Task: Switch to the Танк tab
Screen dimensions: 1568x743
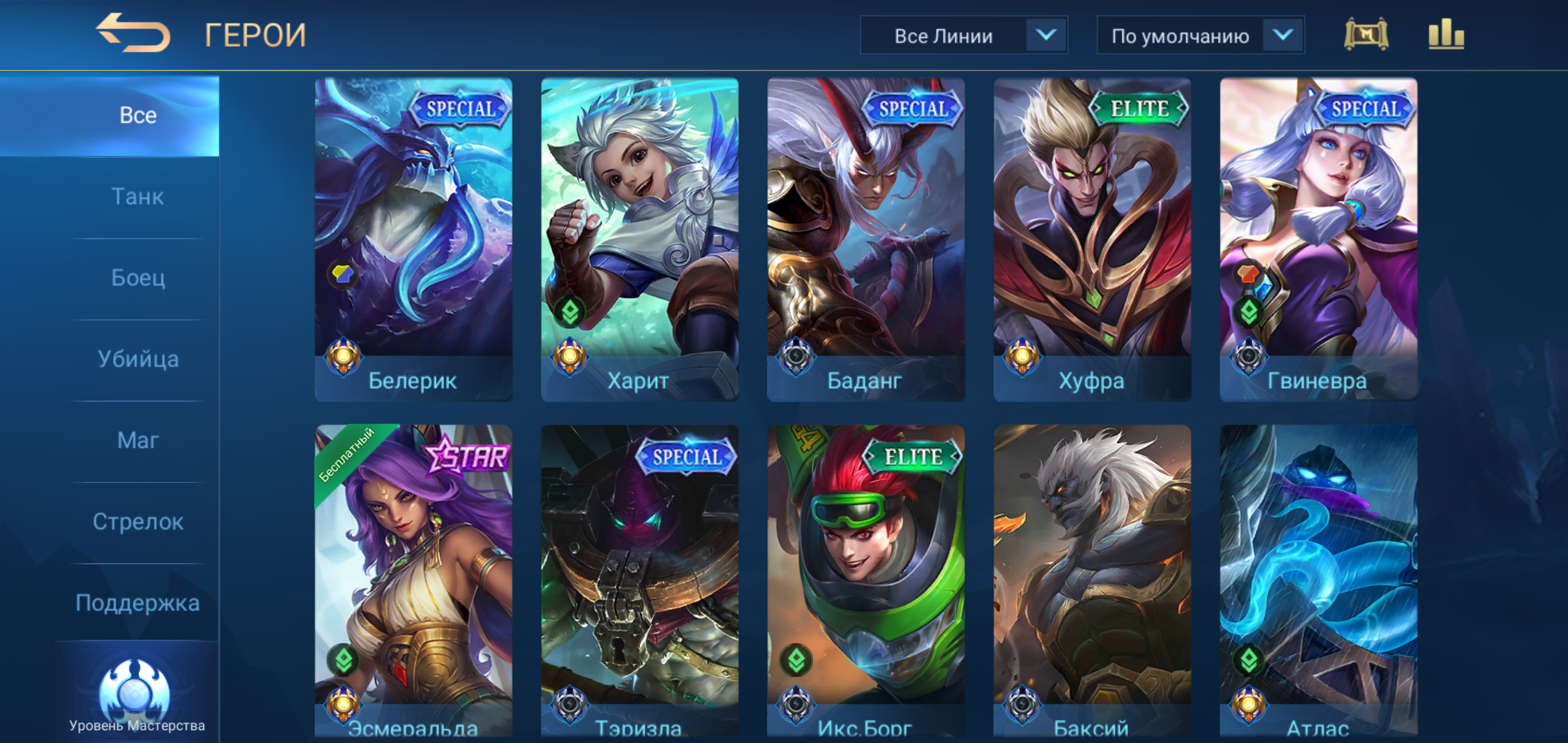Action: (138, 197)
